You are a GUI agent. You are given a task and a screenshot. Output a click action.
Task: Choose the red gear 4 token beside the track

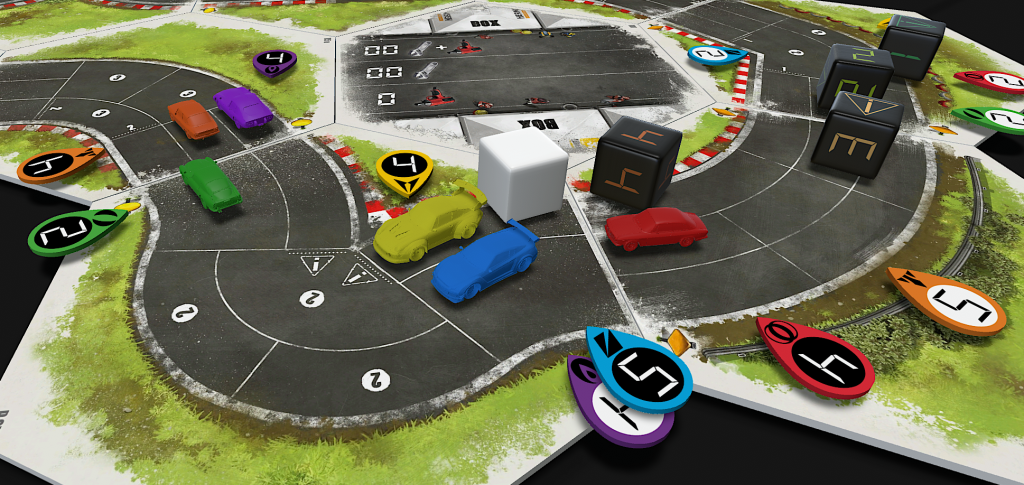pos(818,357)
